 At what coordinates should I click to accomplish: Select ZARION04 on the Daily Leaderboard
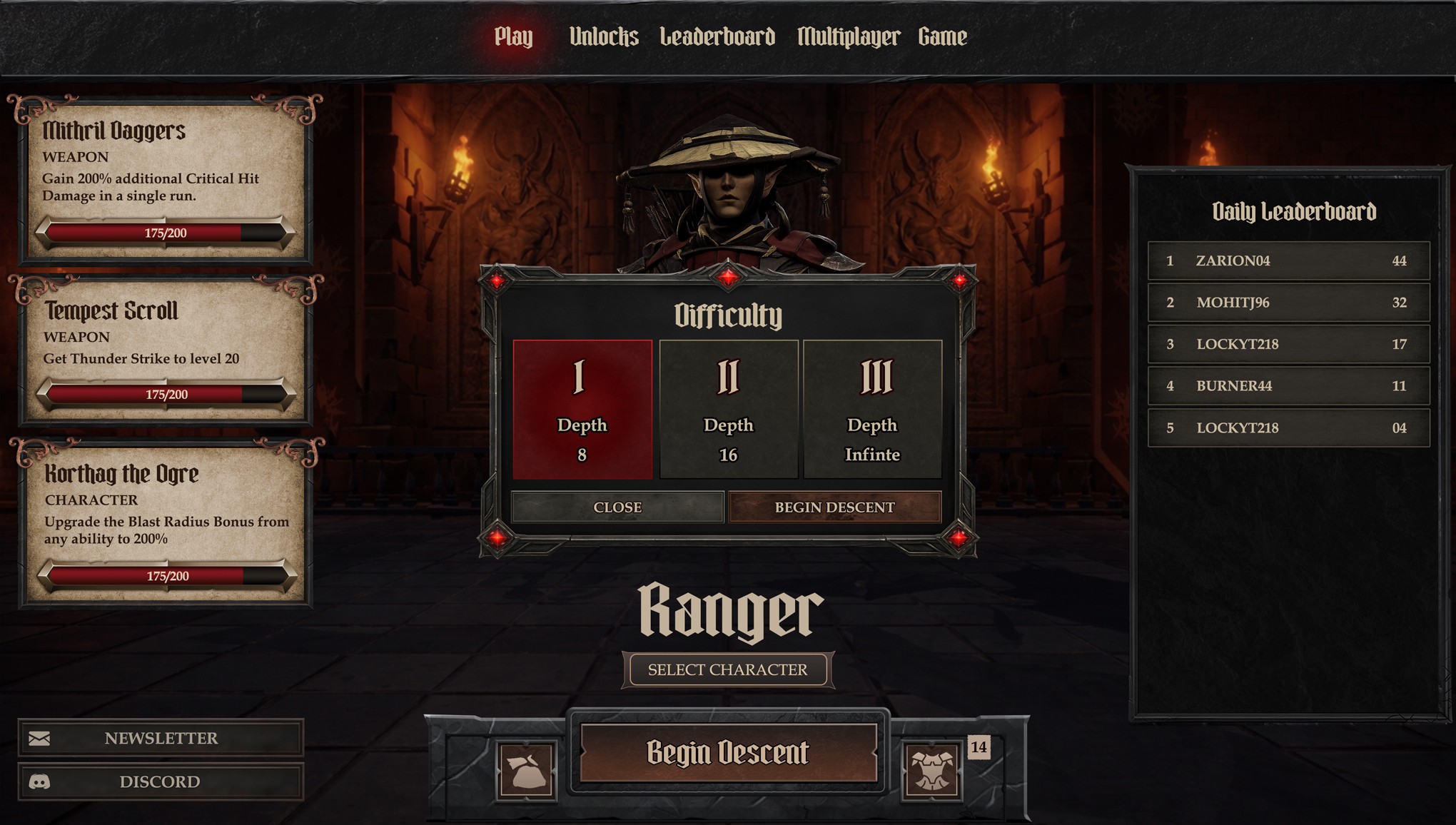click(x=1288, y=260)
